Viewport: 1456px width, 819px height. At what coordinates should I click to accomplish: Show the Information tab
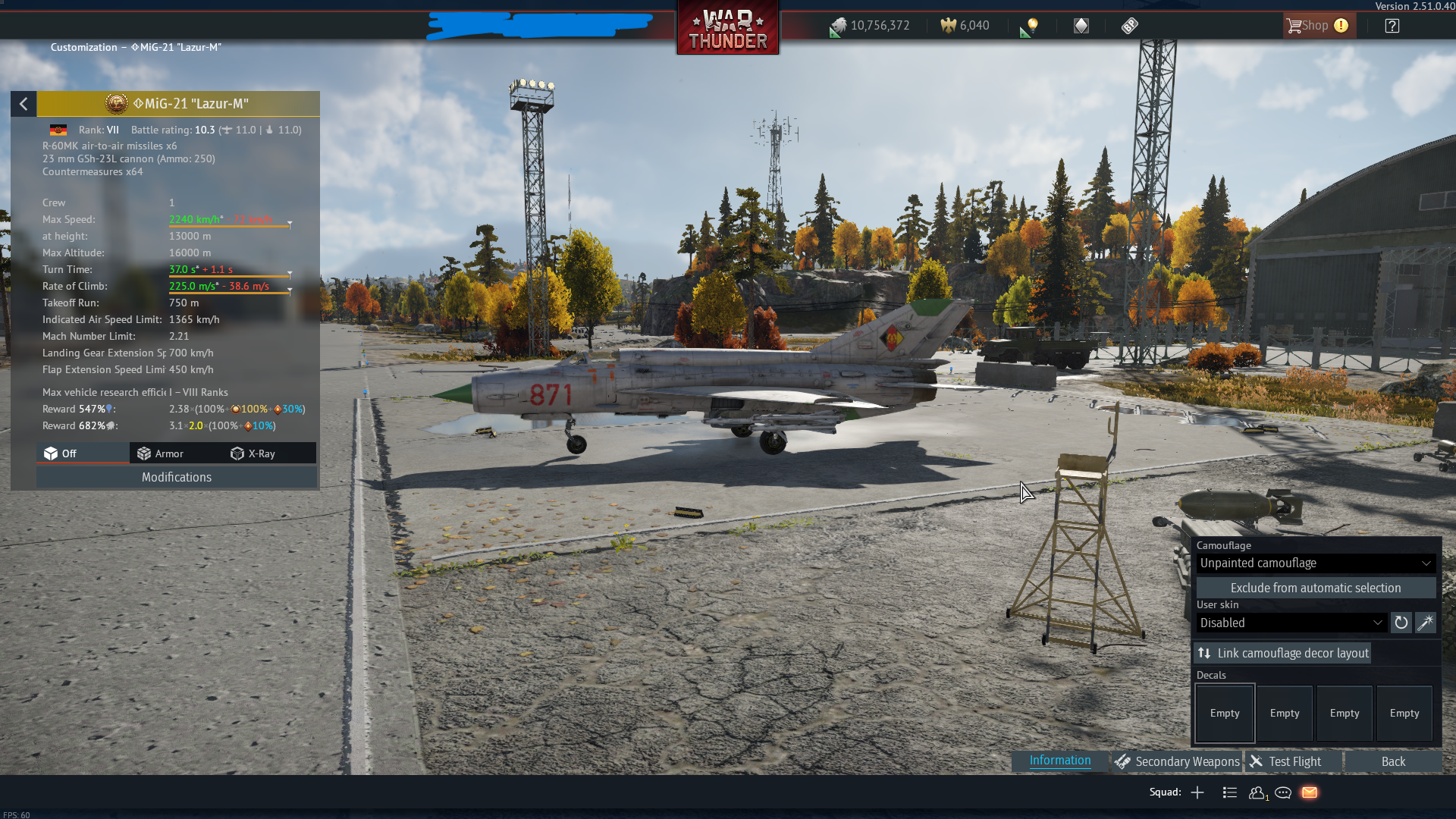point(1059,761)
